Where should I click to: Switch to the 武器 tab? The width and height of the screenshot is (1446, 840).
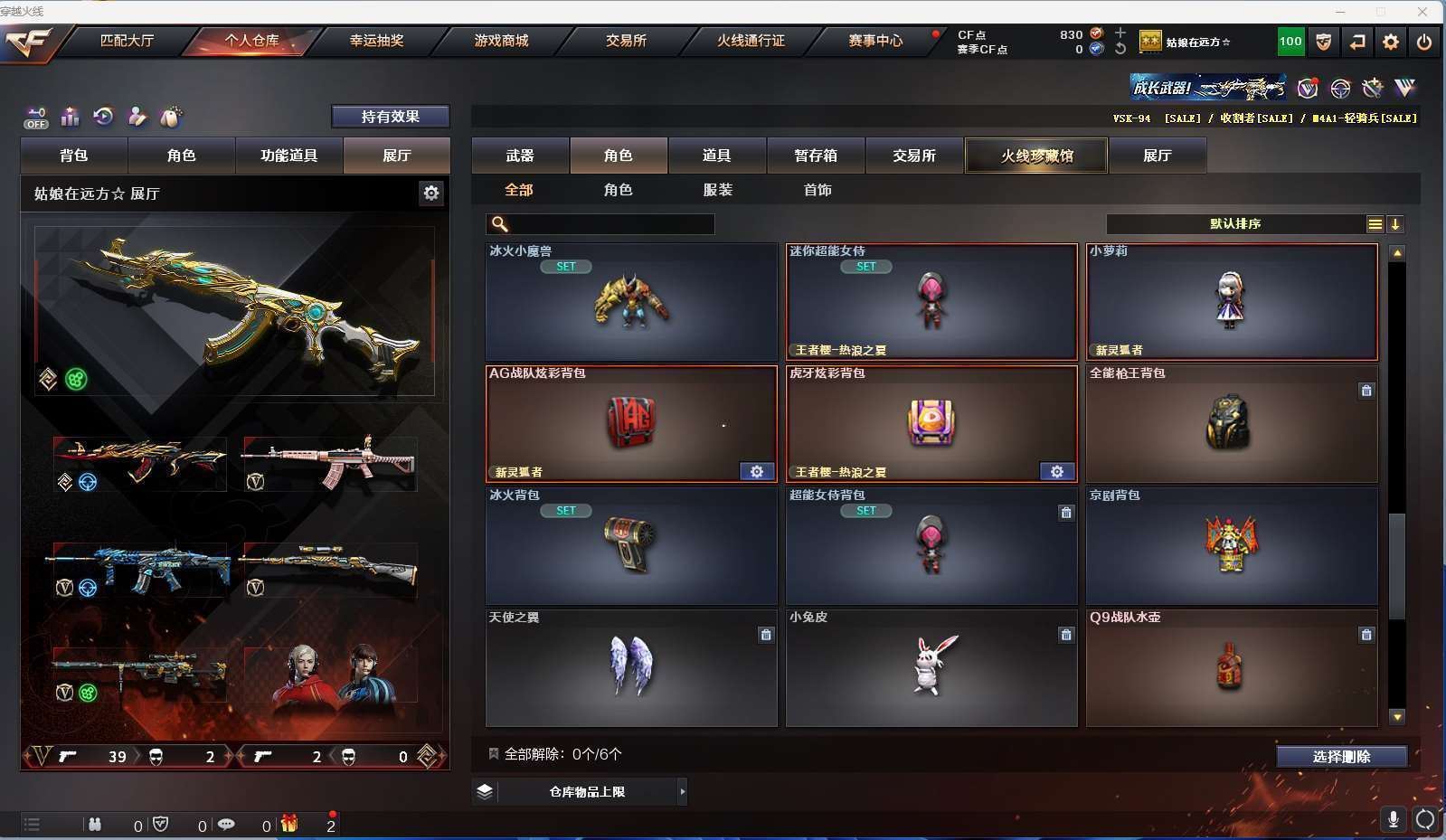pyautogui.click(x=520, y=156)
